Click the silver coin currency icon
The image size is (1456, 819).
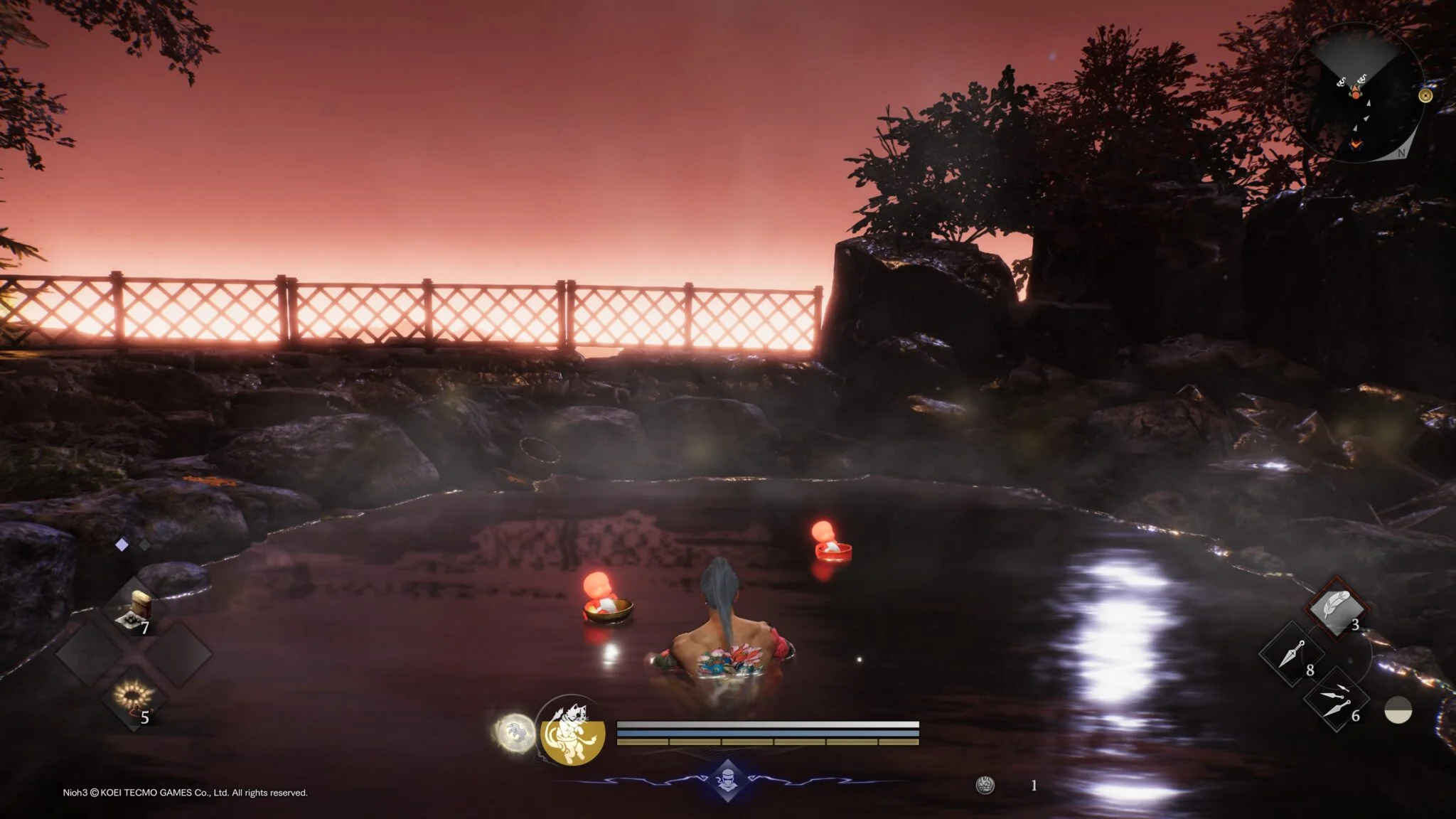tap(985, 785)
